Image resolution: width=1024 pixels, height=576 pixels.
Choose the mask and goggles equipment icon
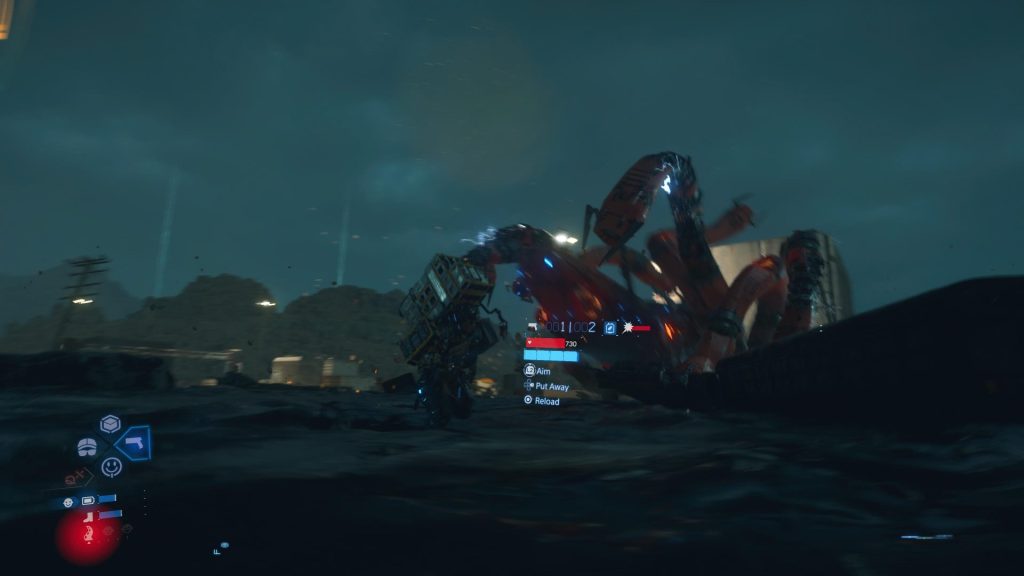[87, 446]
